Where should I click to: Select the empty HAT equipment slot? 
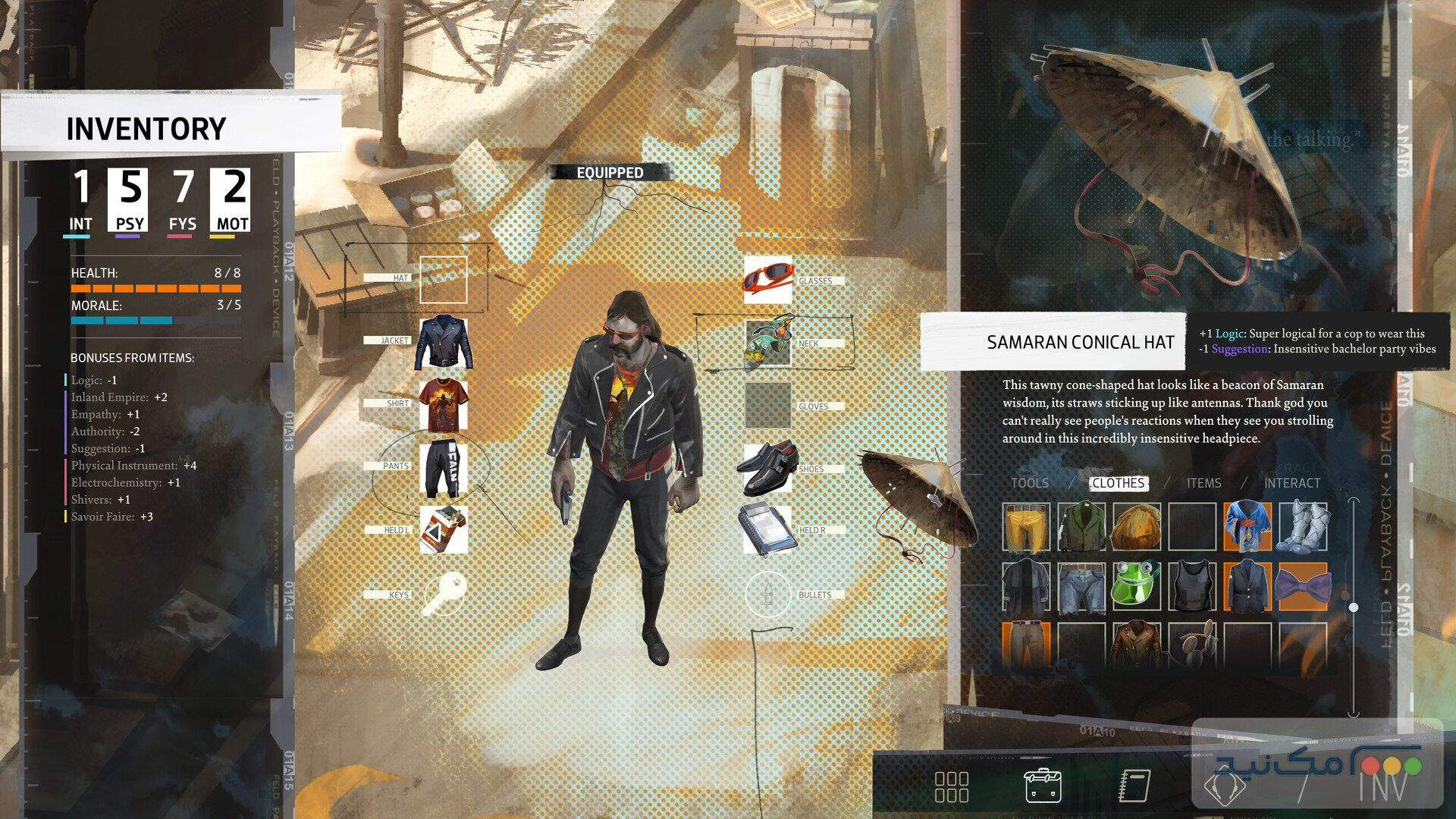point(442,280)
